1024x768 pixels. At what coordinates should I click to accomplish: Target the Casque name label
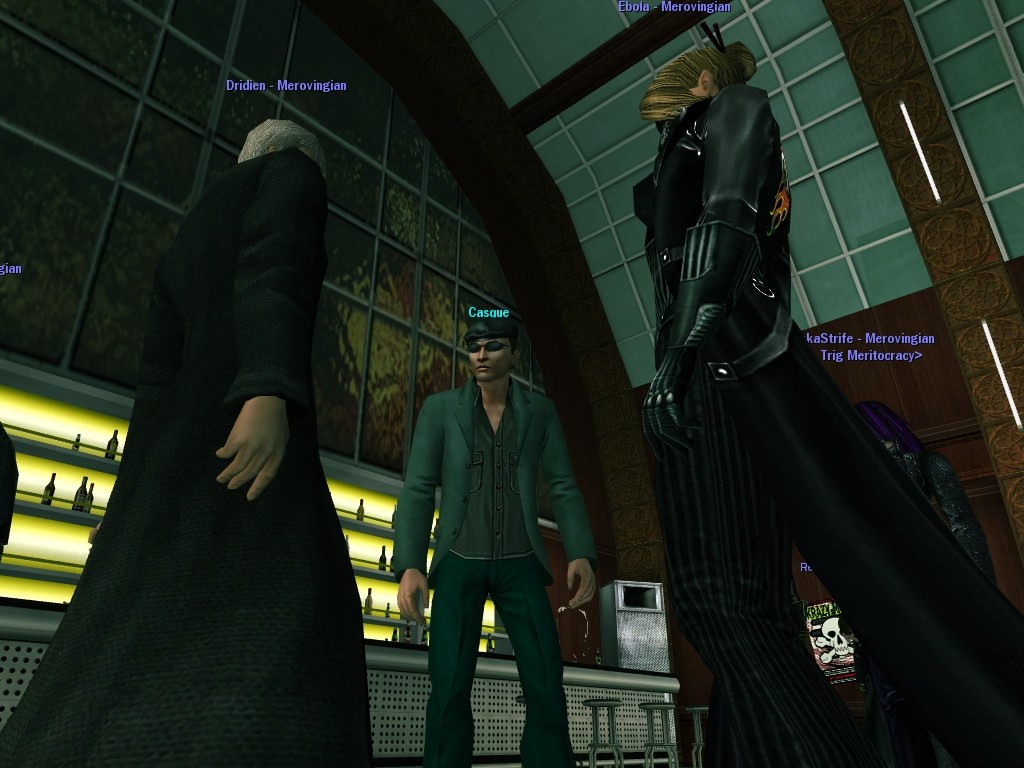[489, 313]
